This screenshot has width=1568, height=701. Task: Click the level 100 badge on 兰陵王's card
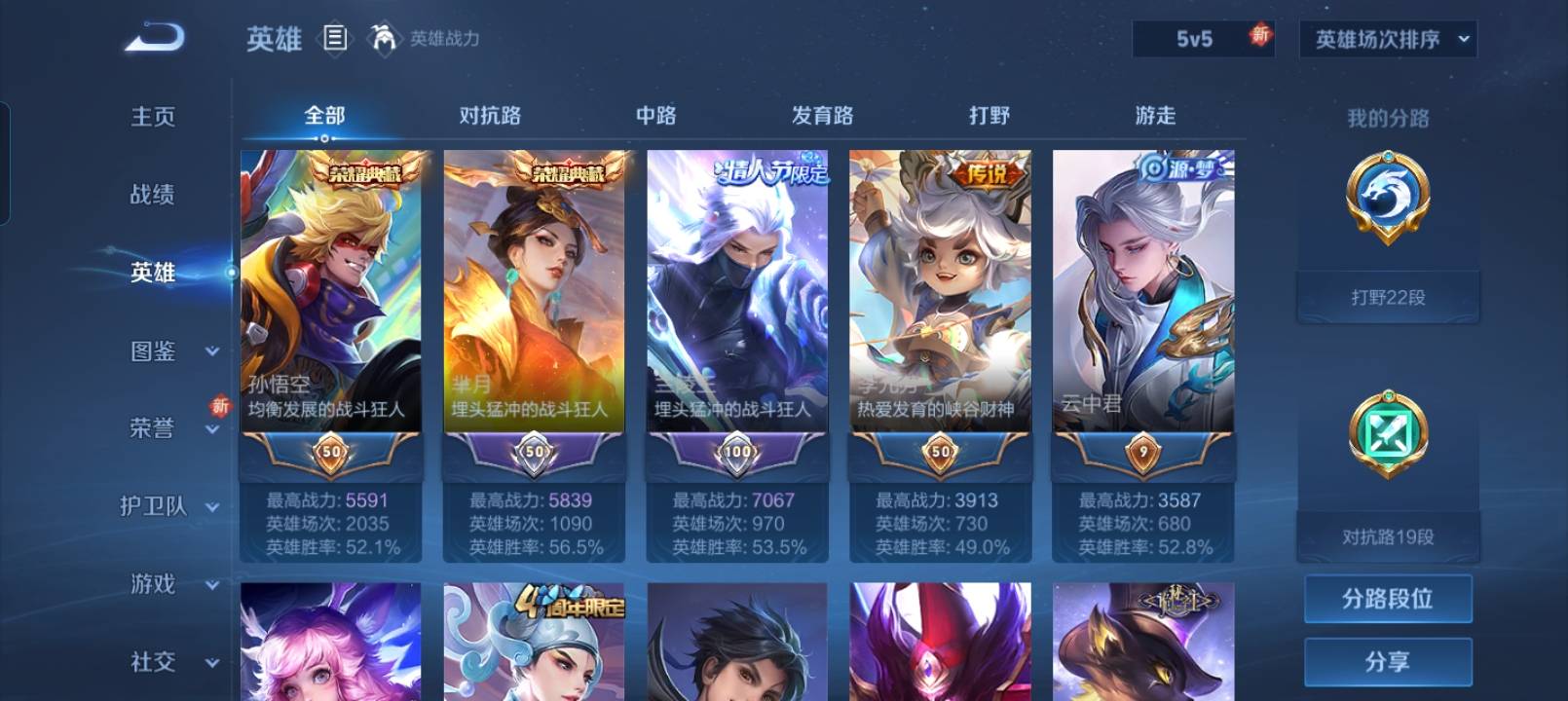[x=736, y=453]
